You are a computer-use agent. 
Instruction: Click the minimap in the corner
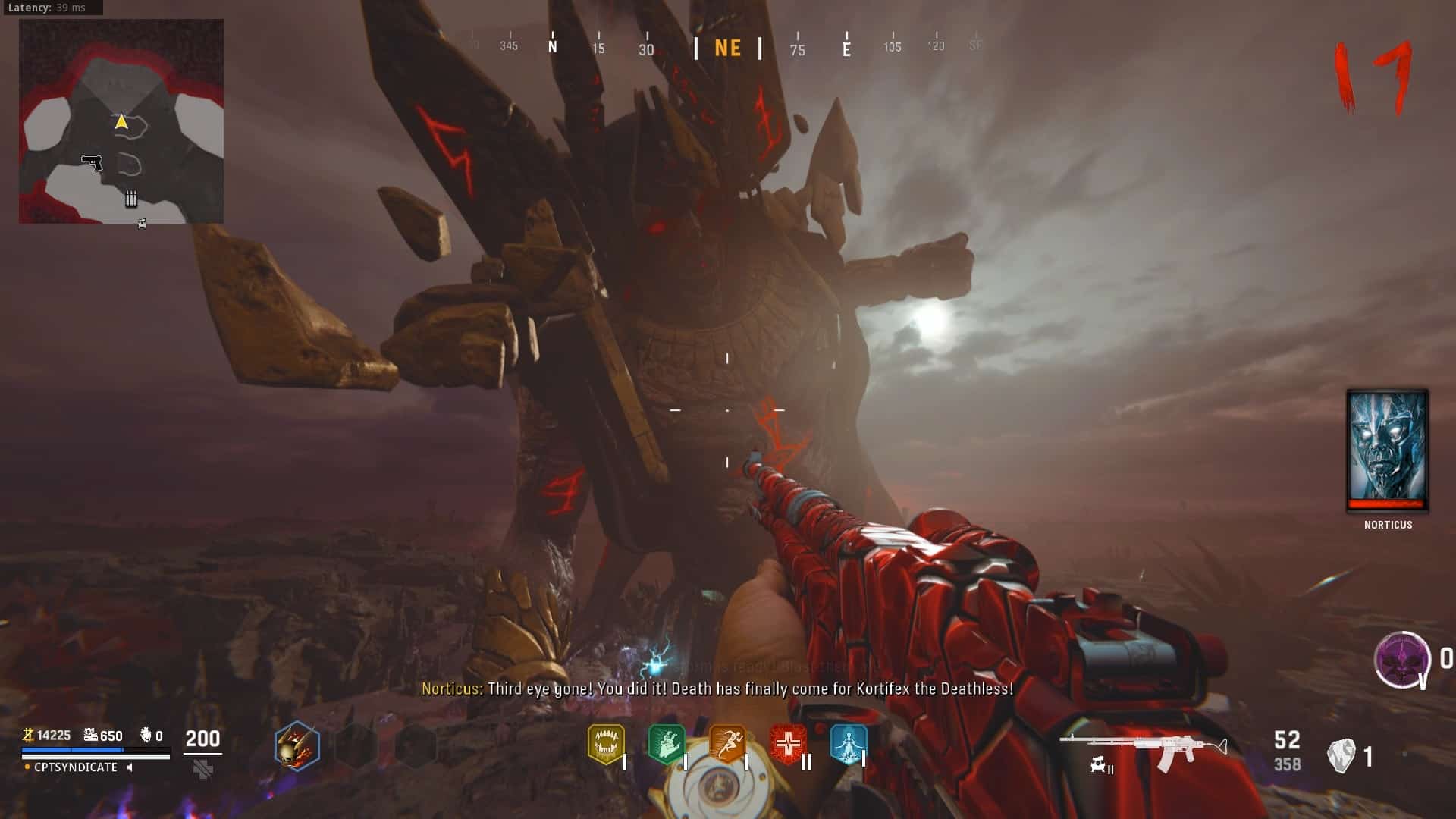click(x=121, y=121)
